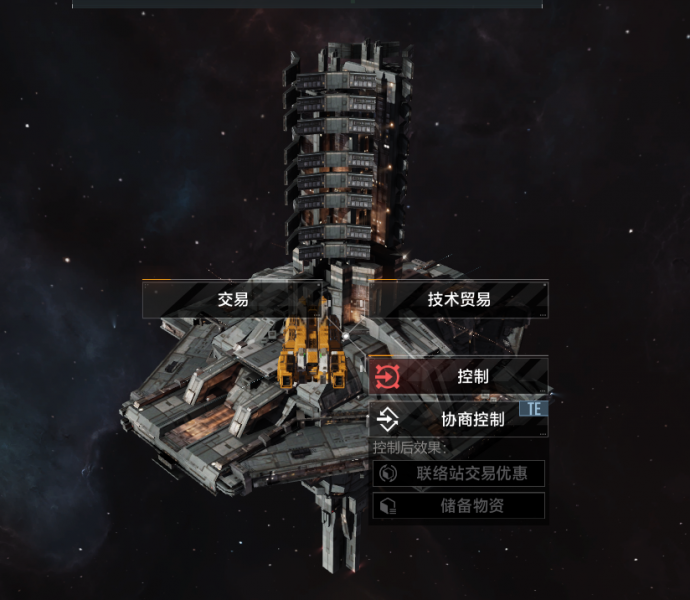The image size is (690, 600).
Task: Select the 技术贸易 technology trade option
Action: pyautogui.click(x=459, y=299)
